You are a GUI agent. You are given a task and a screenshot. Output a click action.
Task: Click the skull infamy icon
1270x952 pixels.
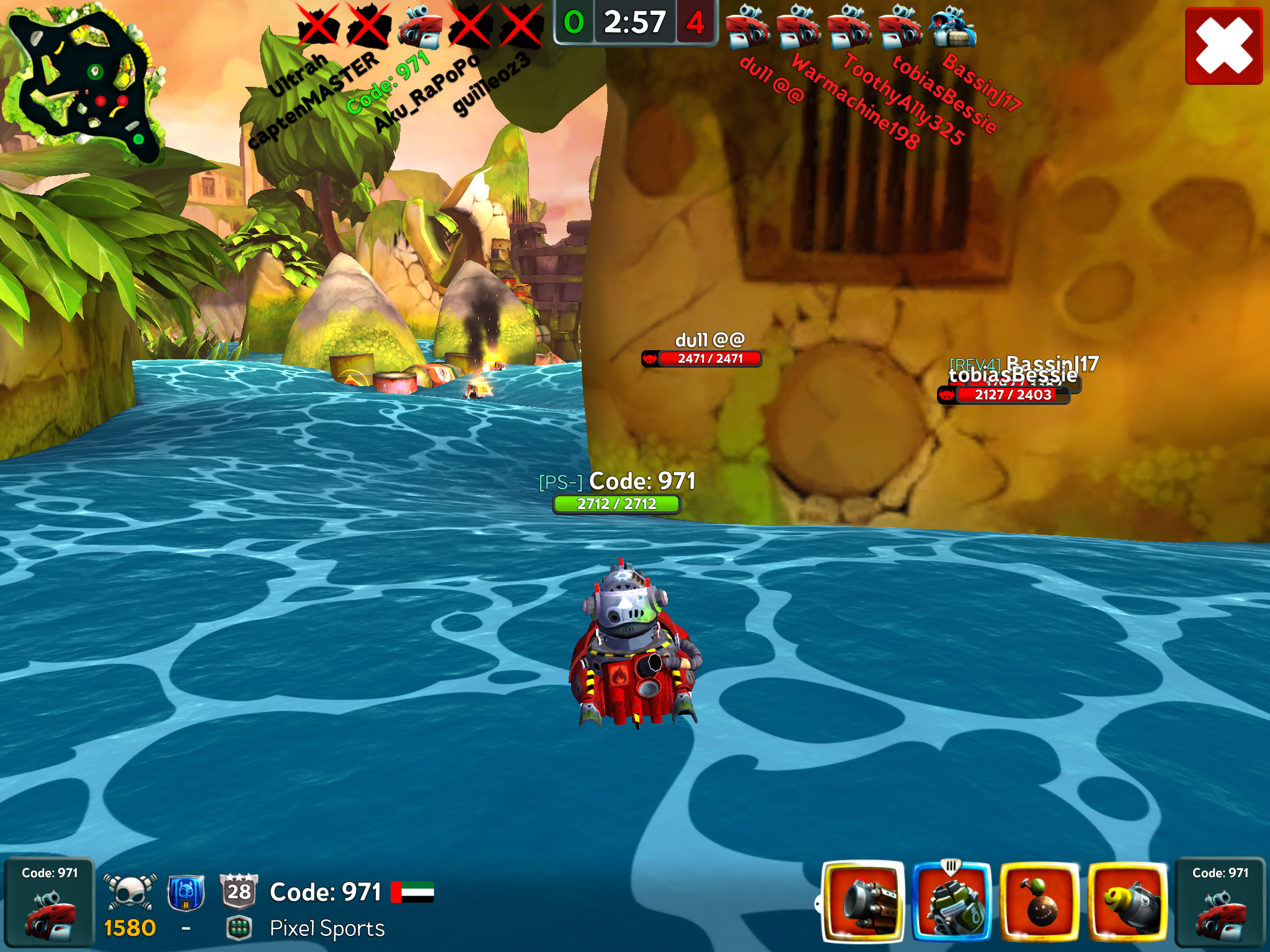coord(129,892)
